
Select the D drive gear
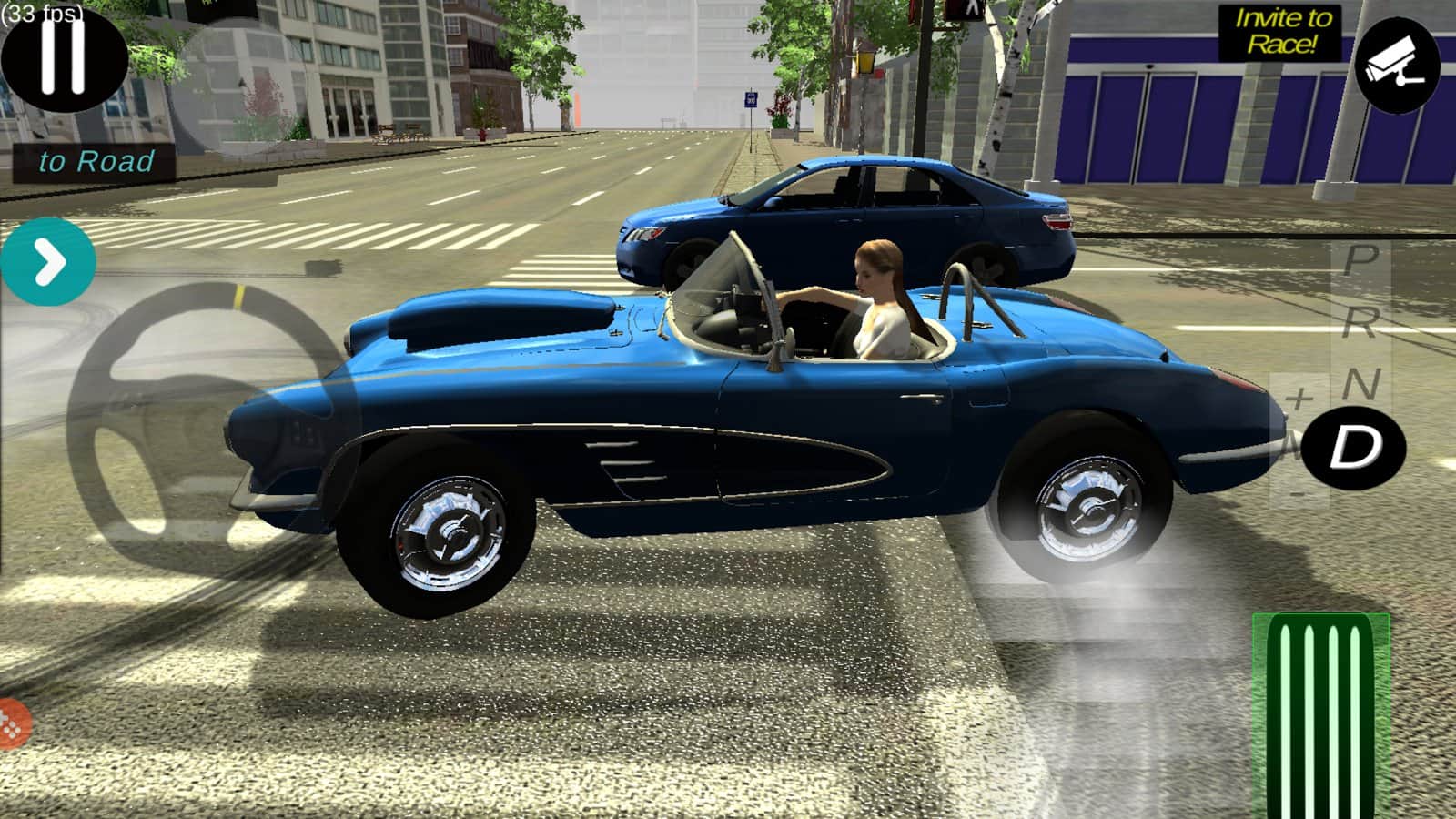coord(1354,448)
